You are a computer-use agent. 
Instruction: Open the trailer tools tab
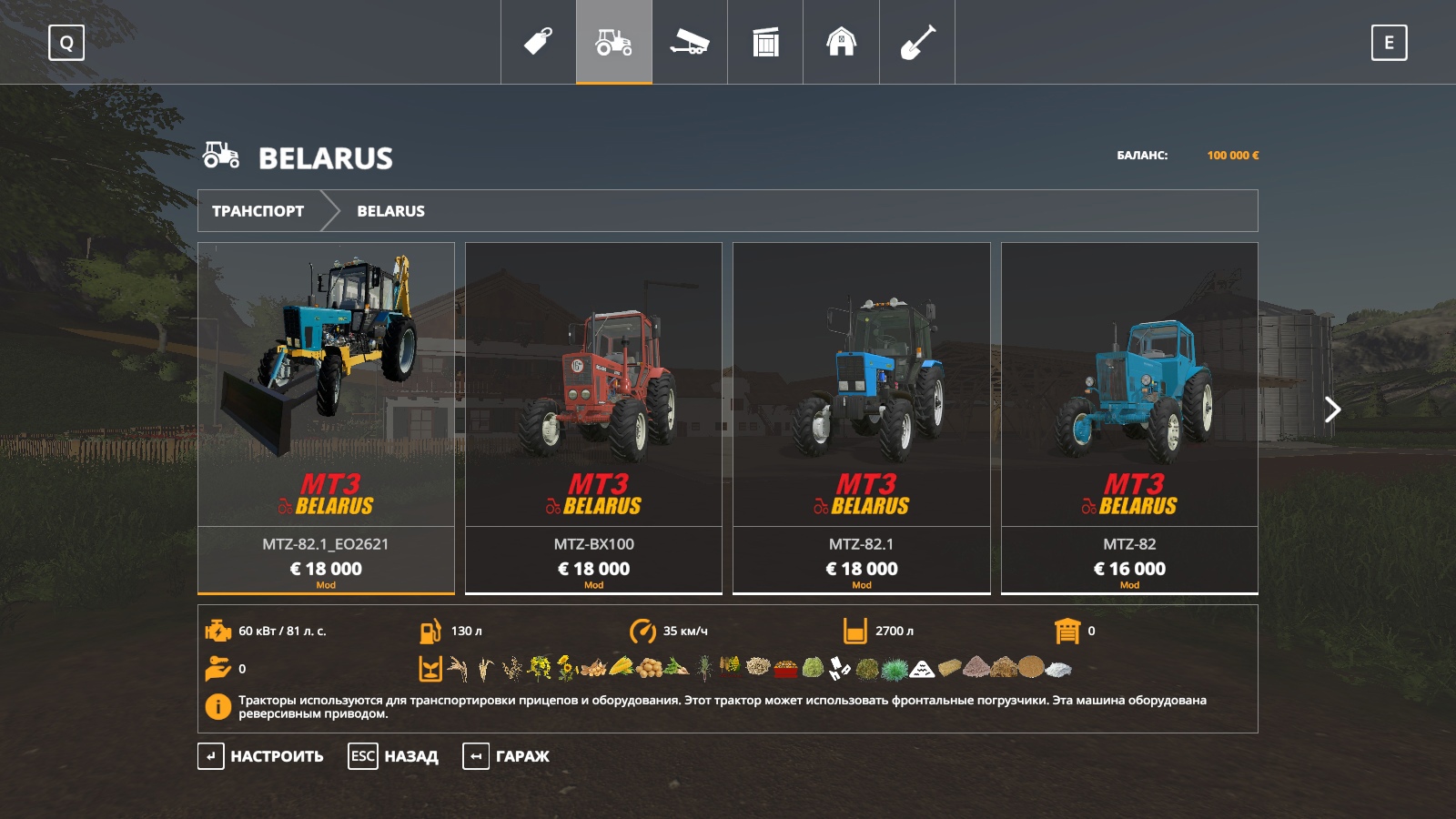[690, 42]
